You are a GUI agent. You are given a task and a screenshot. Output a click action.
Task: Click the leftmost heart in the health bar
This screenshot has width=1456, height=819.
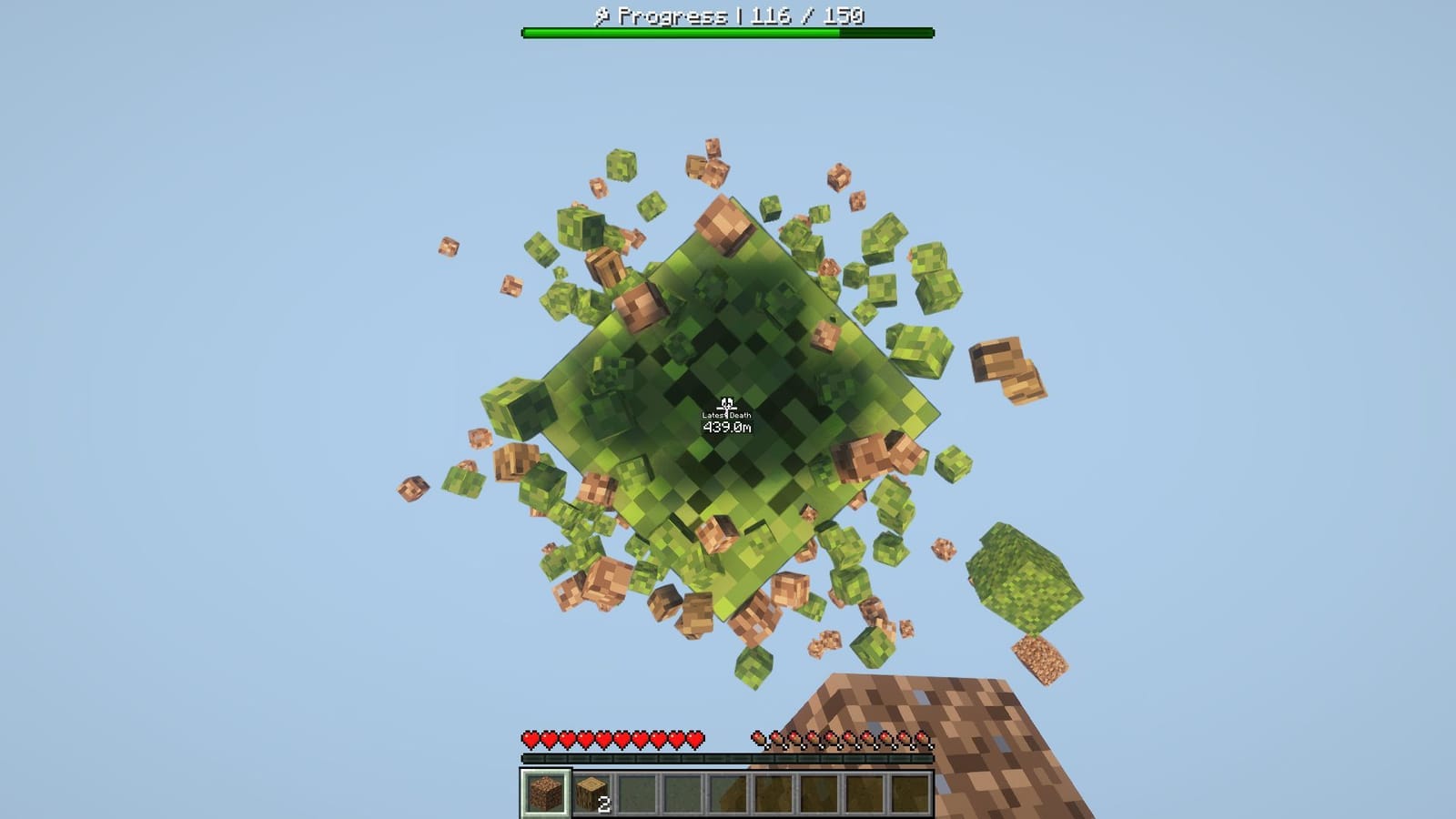click(528, 739)
